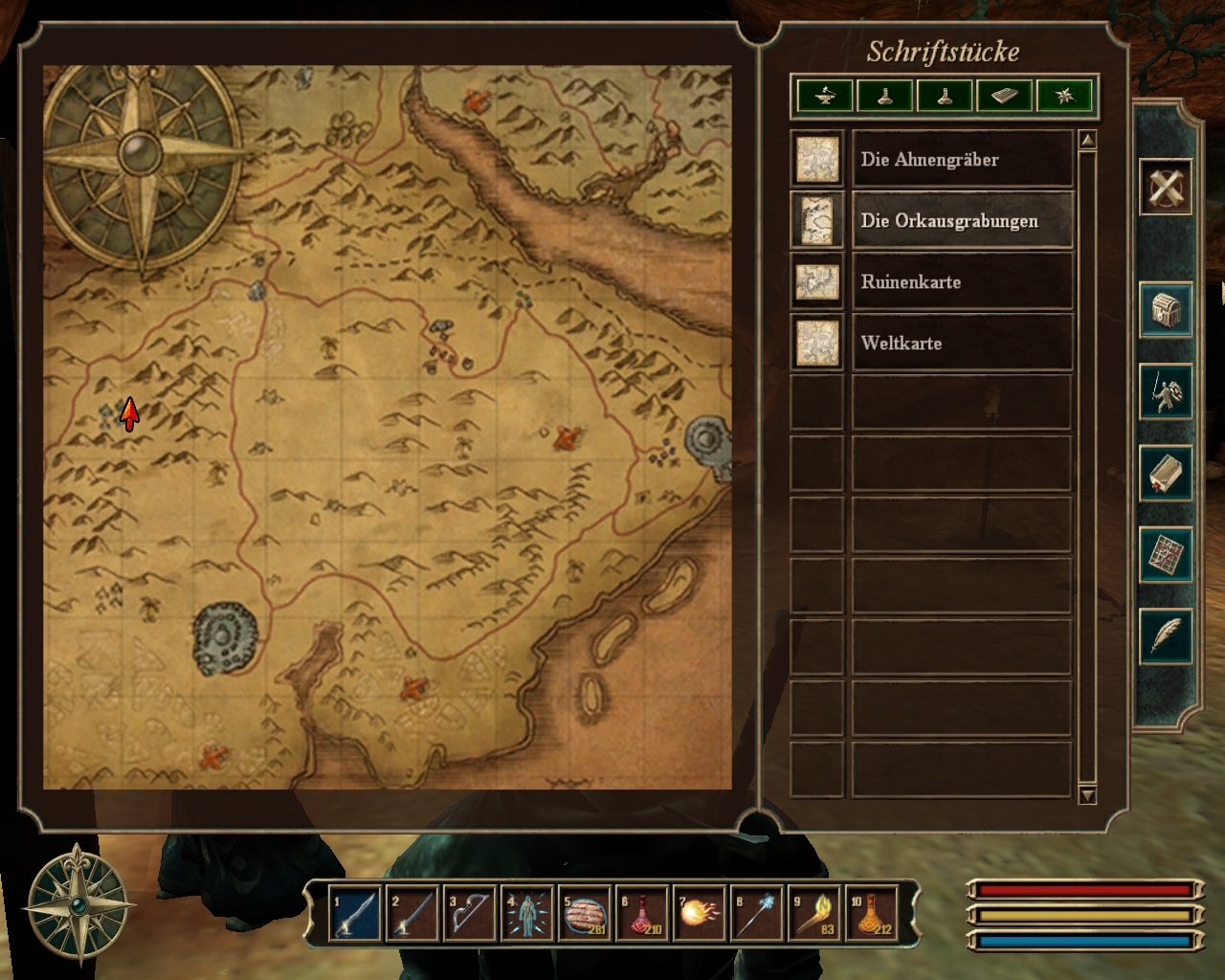Viewport: 1225px width, 980px height.
Task: Select the bow in hotbar slot 3
Action: 469,914
